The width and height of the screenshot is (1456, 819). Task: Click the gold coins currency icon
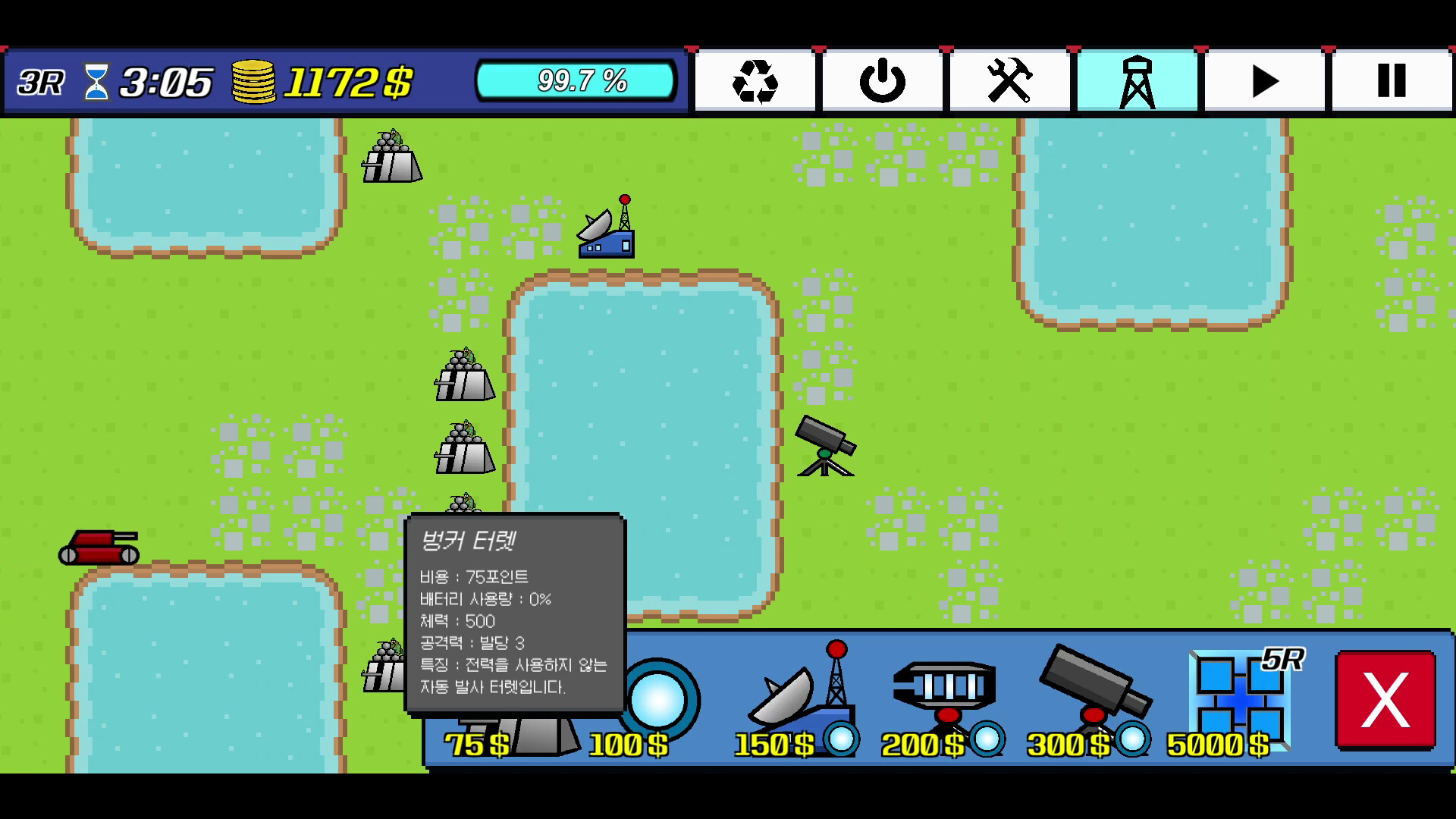click(x=253, y=80)
